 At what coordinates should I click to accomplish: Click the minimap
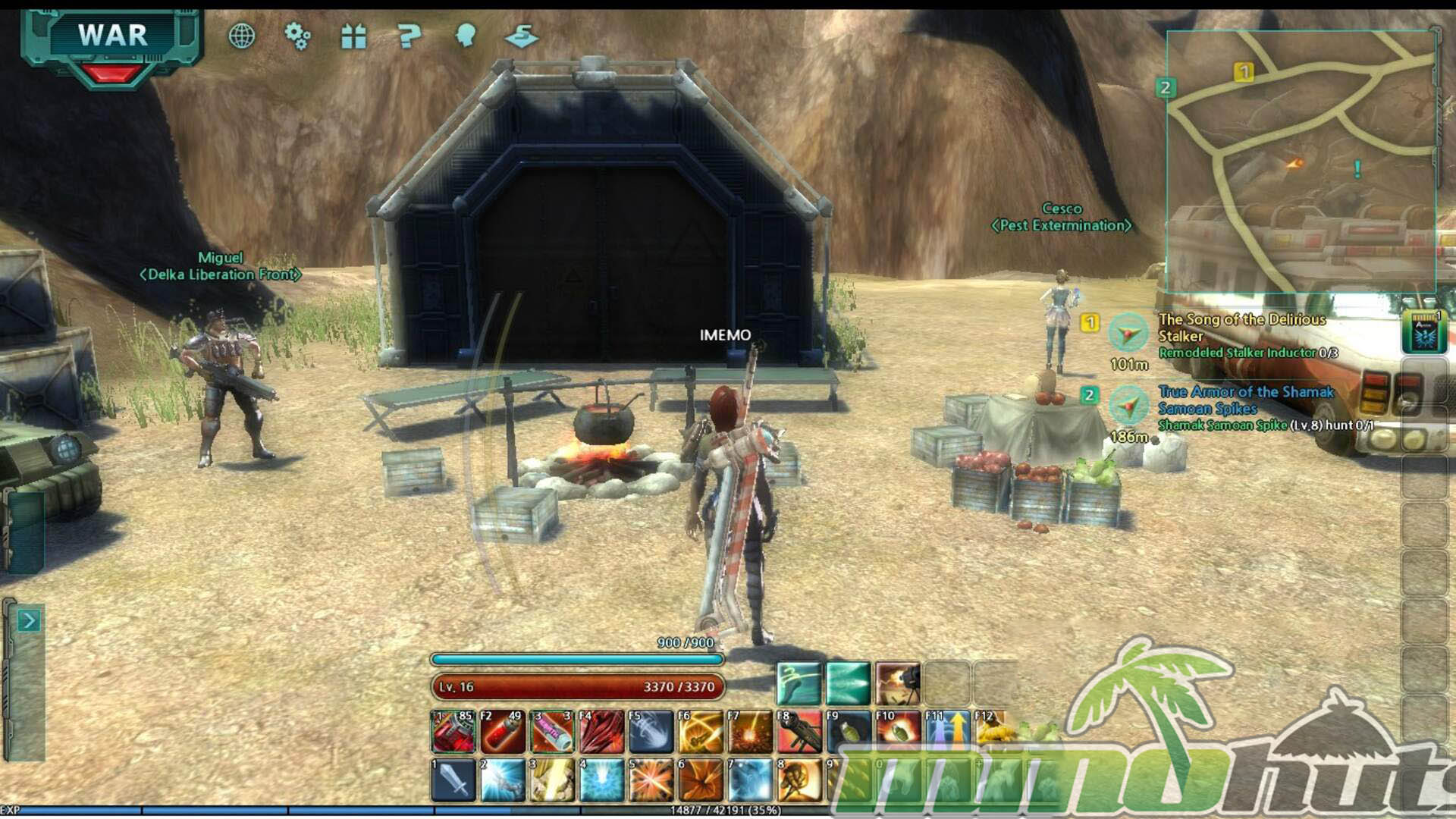click(1300, 161)
